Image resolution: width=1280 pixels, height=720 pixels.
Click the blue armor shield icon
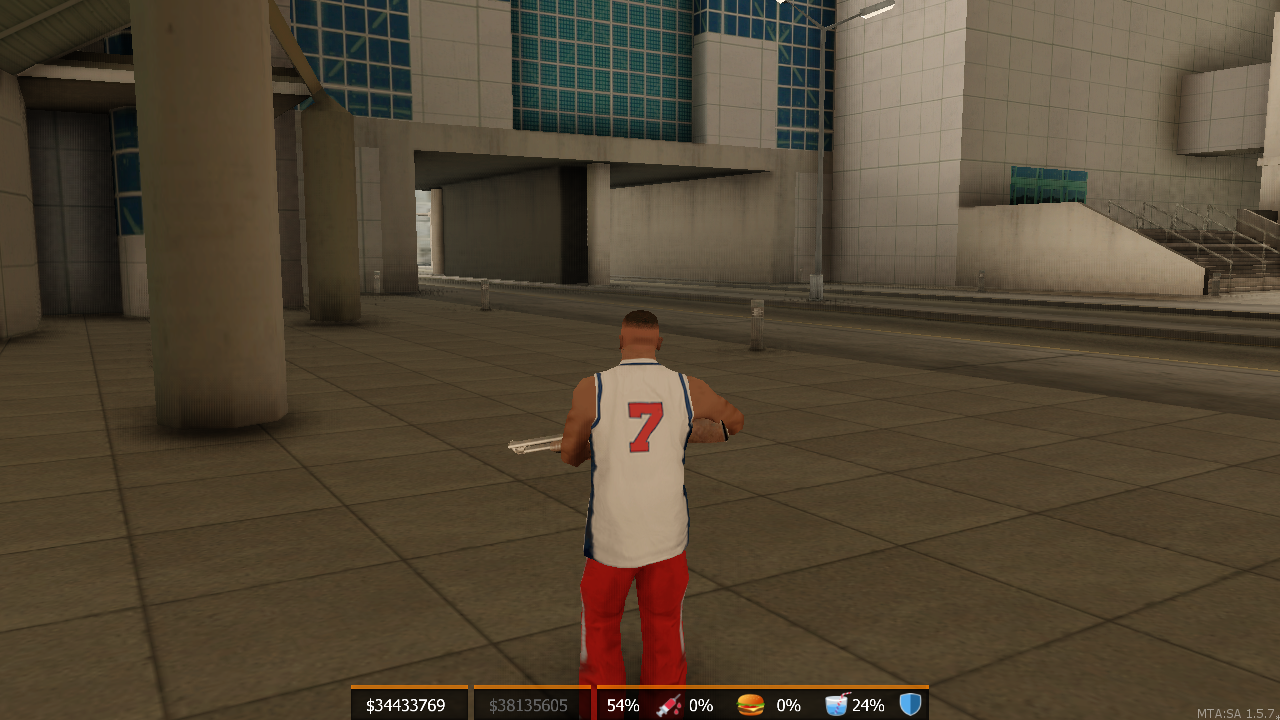912,705
